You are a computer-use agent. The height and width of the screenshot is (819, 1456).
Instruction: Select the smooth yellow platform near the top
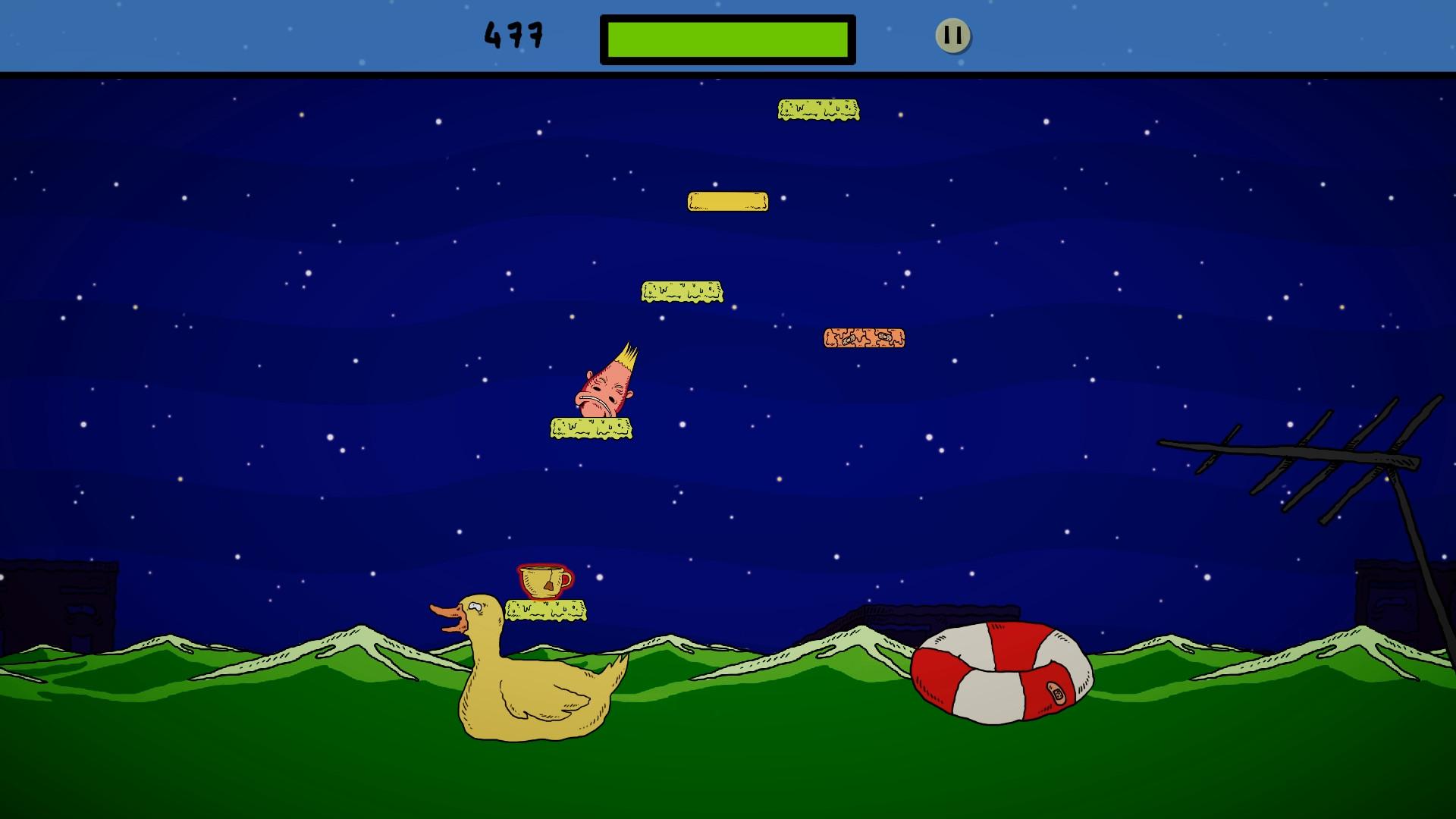[x=726, y=200]
